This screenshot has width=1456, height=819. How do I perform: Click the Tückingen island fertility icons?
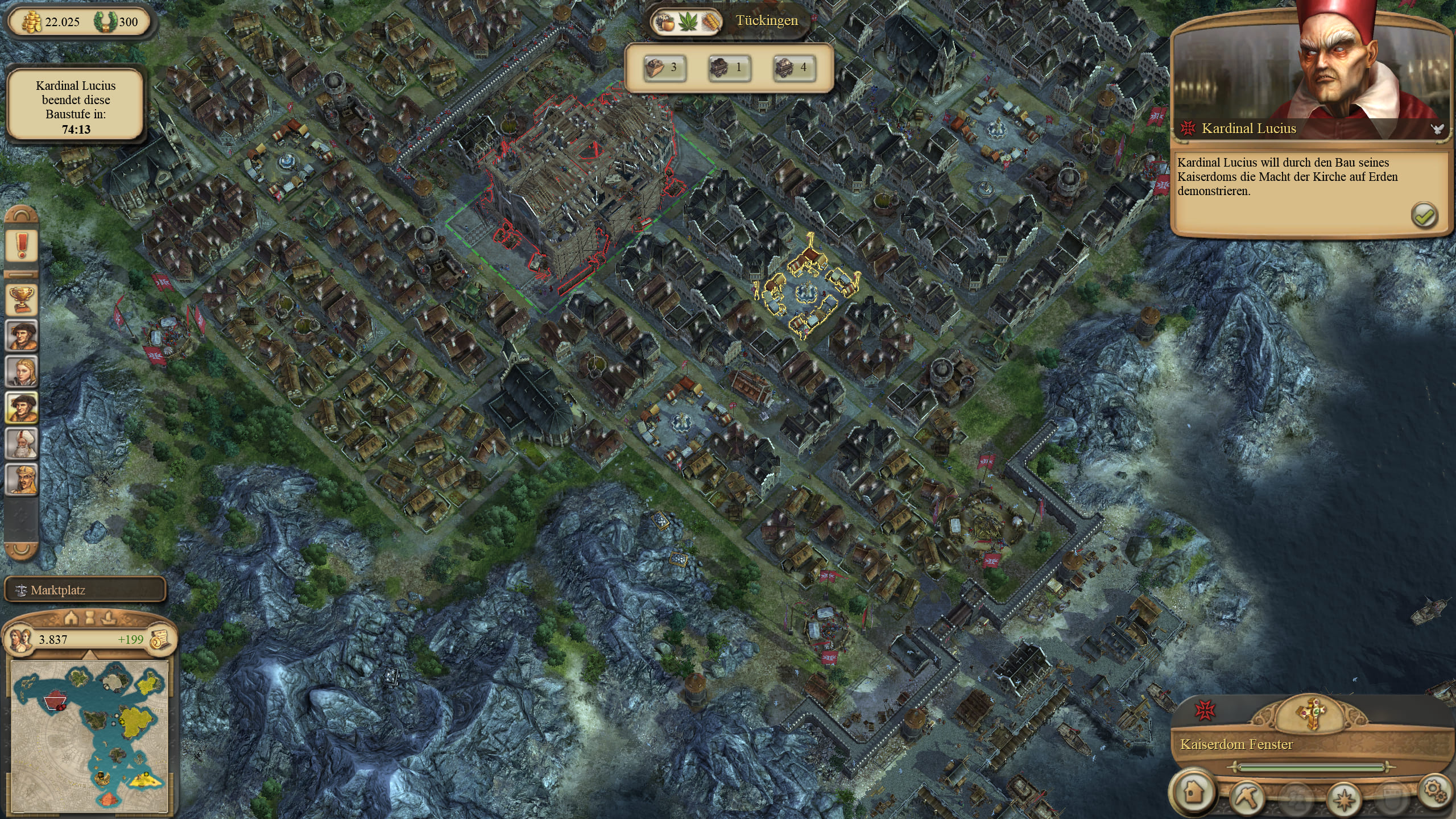click(687, 22)
